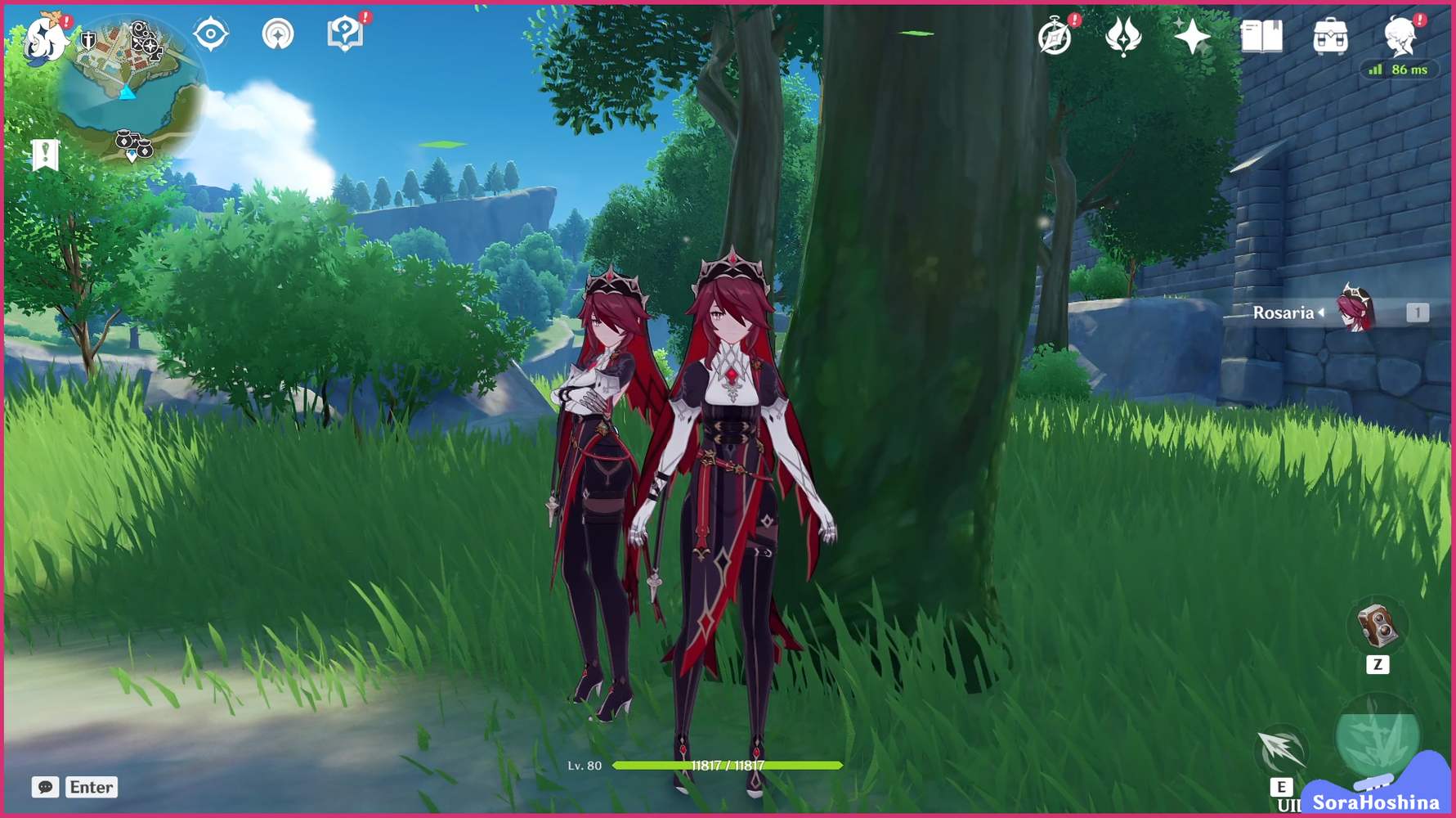
Task: Open the Wish screen star icon
Action: pyautogui.click(x=1193, y=34)
